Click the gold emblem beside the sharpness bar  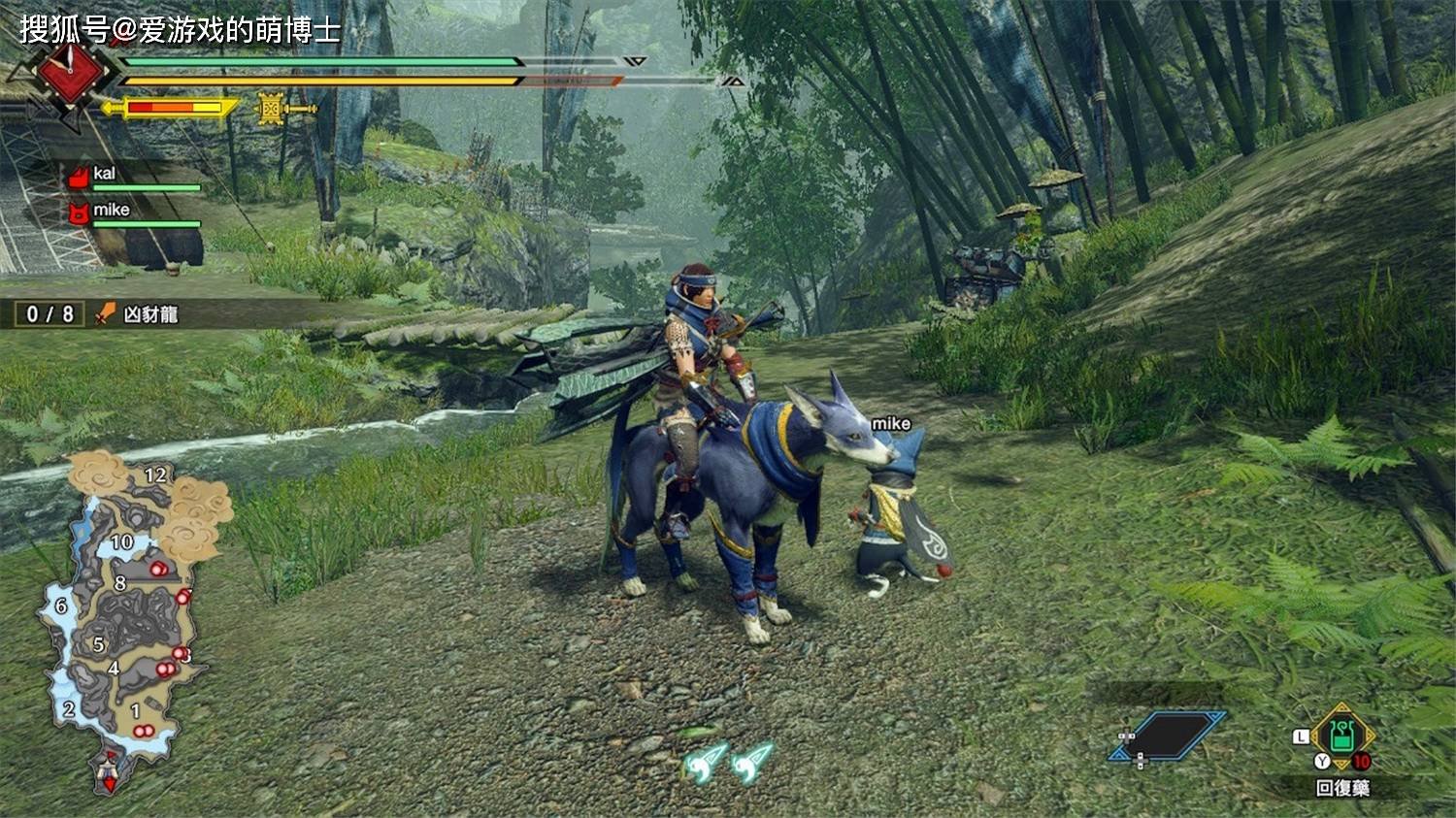[x=272, y=107]
